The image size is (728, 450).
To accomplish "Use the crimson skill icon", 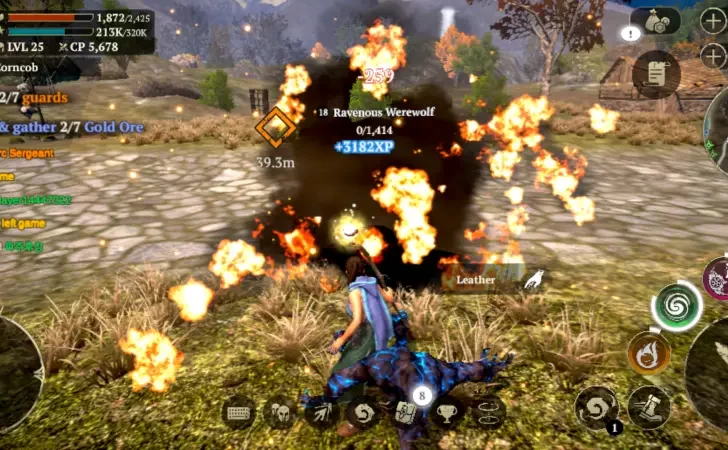I will (717, 279).
